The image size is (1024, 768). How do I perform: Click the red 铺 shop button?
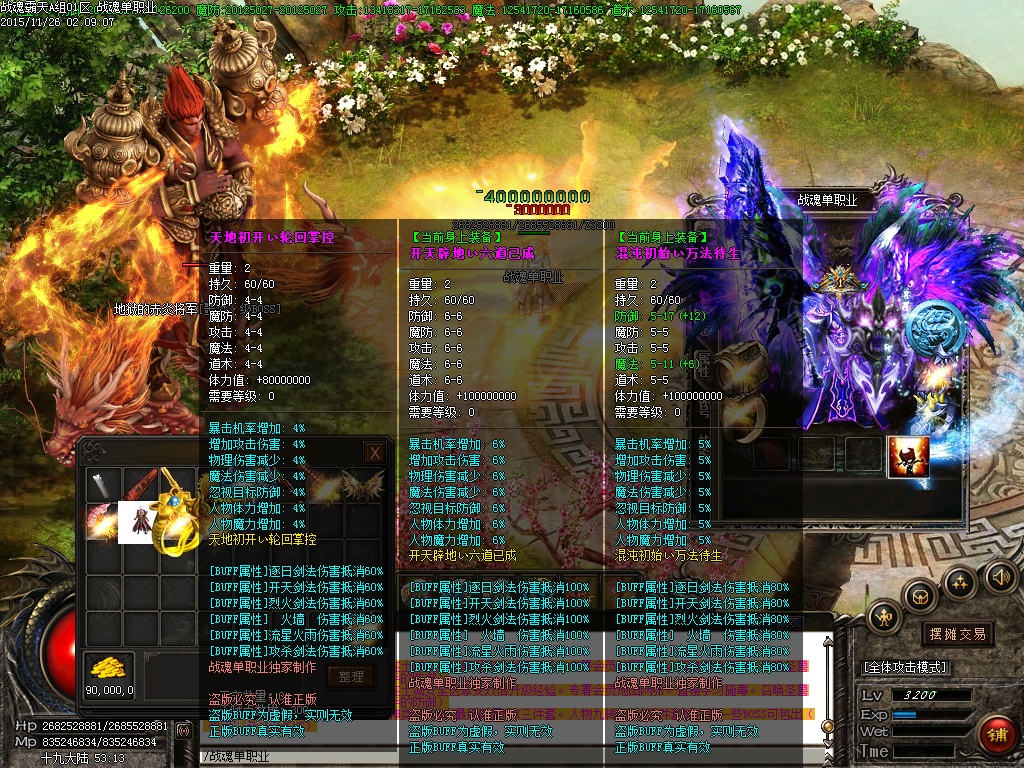(x=996, y=737)
